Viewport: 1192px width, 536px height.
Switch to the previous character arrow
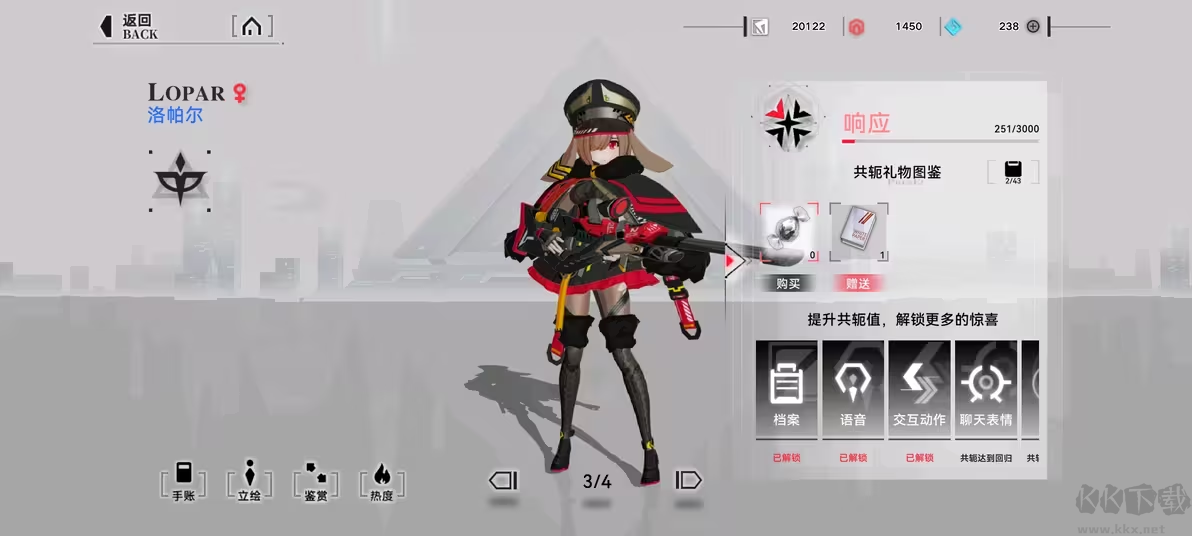coord(503,481)
